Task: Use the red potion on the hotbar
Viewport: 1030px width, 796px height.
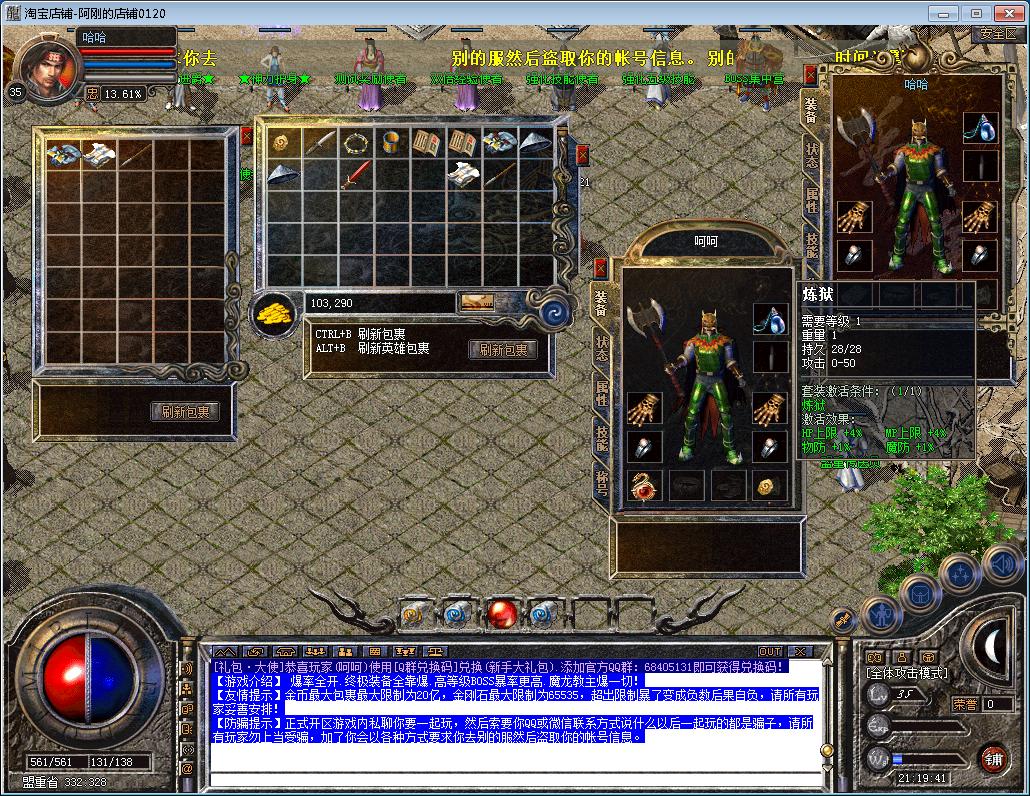Action: (x=501, y=612)
